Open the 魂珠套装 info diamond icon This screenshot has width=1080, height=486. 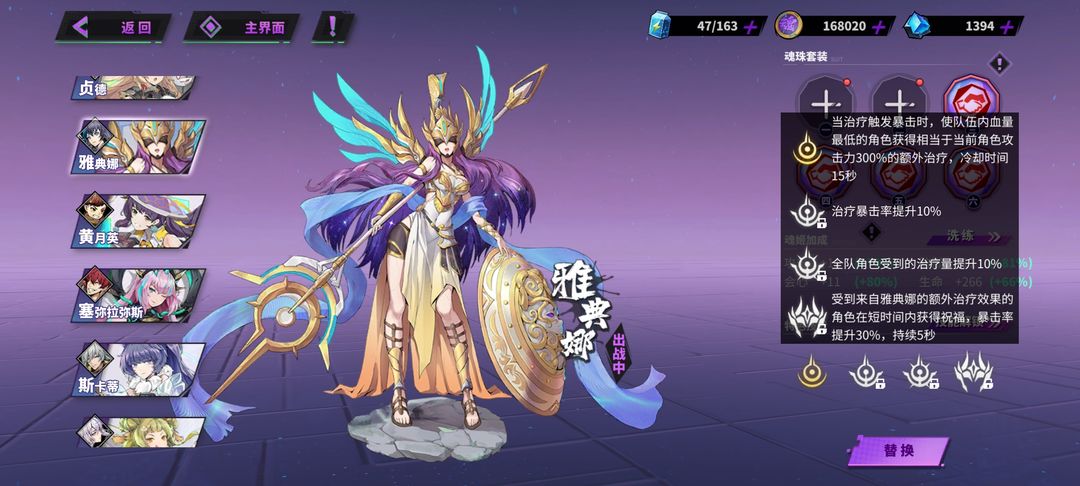[x=998, y=65]
